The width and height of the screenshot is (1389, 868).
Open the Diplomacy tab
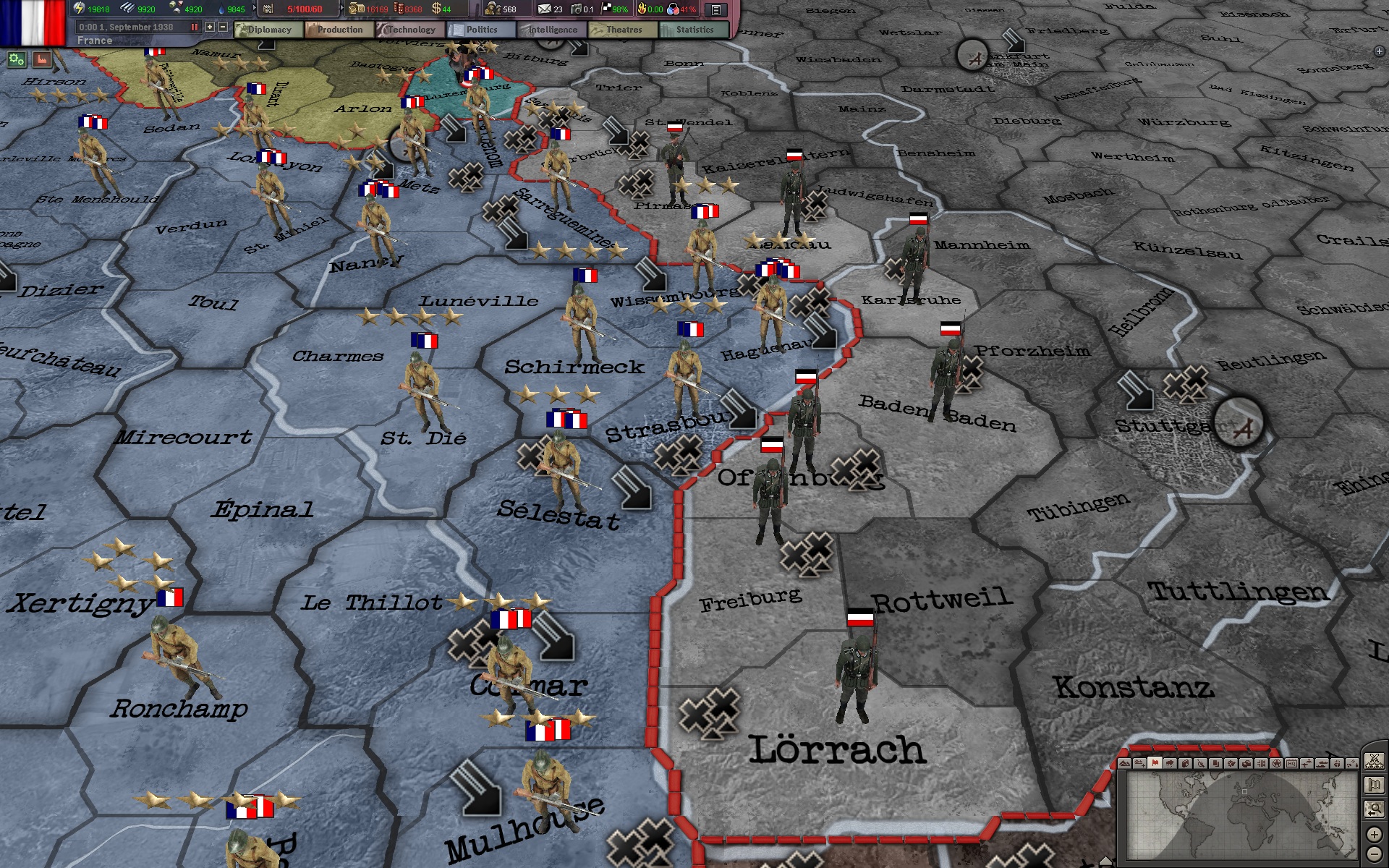click(x=269, y=30)
